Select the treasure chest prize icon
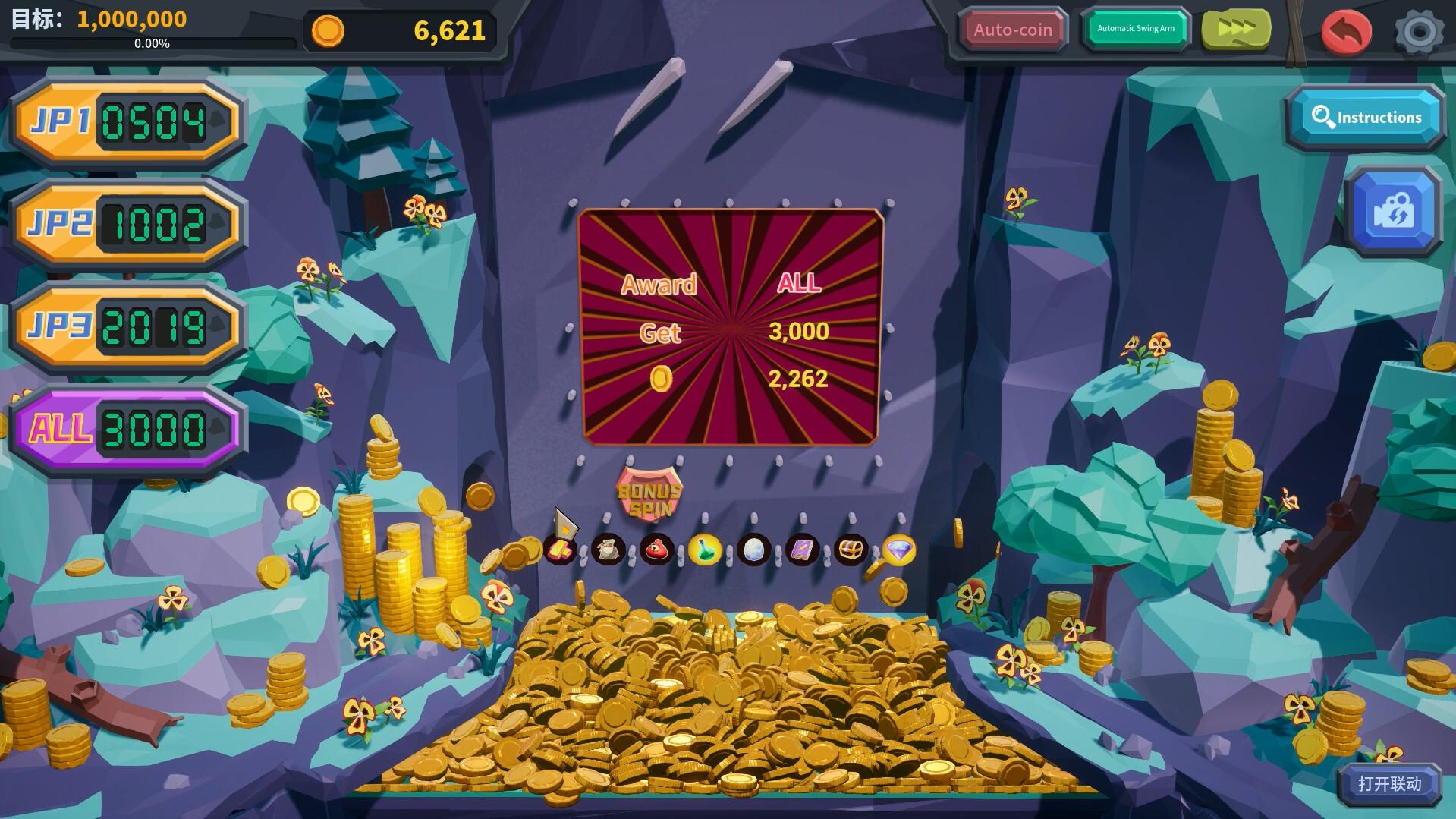 (851, 548)
